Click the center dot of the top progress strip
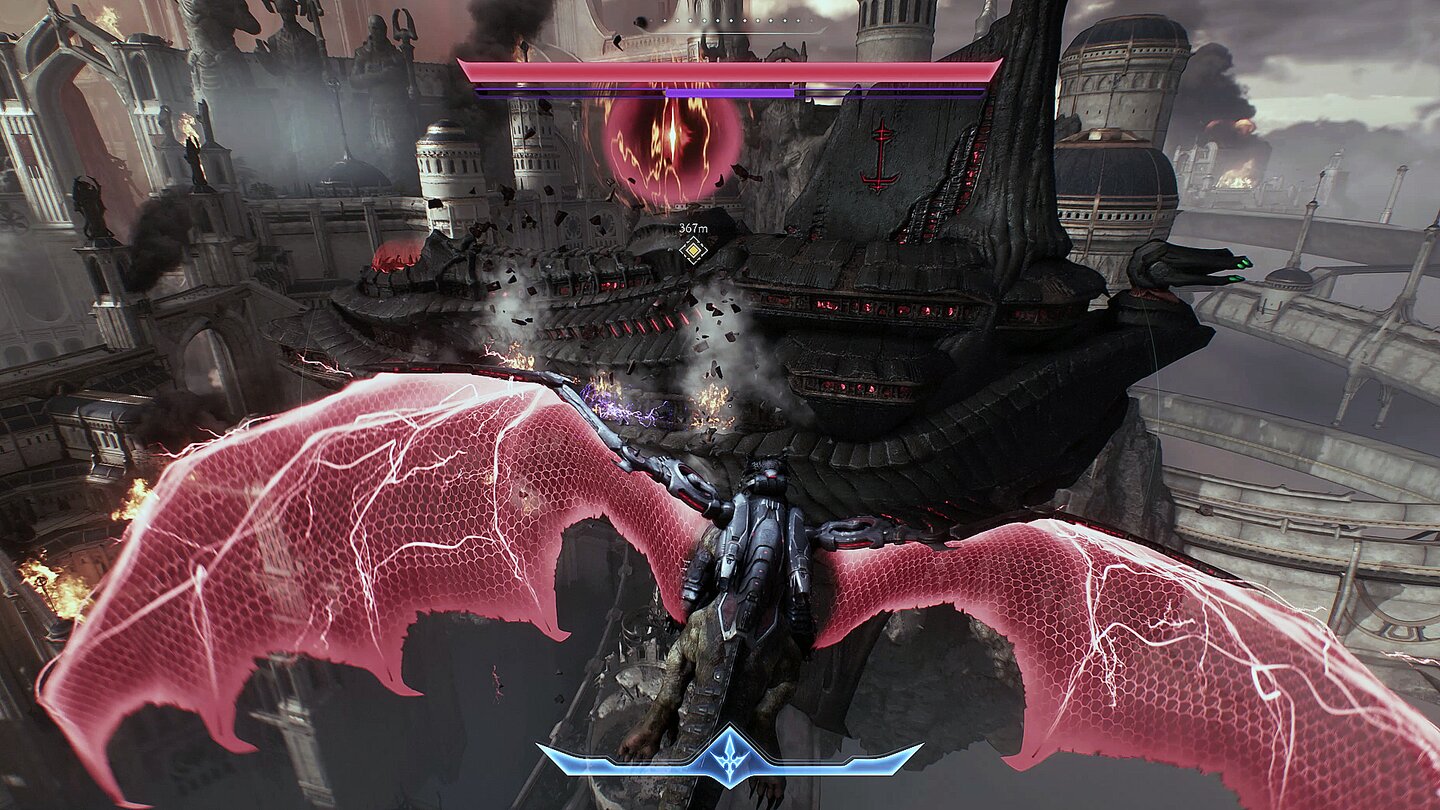Screen dimensions: 1440x810 pos(731,20)
